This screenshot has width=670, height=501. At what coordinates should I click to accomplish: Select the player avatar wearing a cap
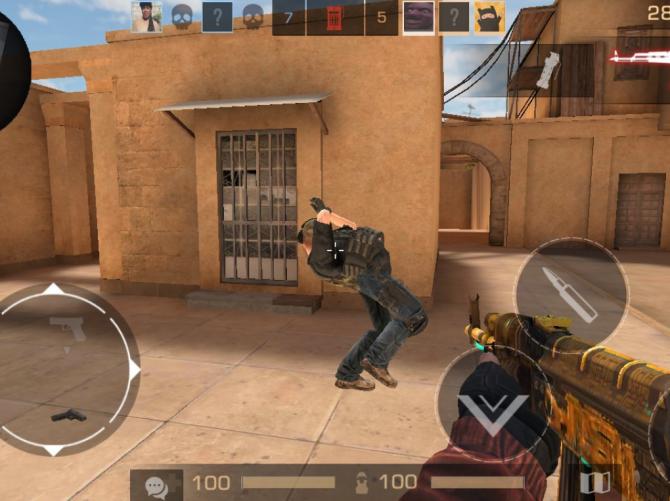coord(146,17)
